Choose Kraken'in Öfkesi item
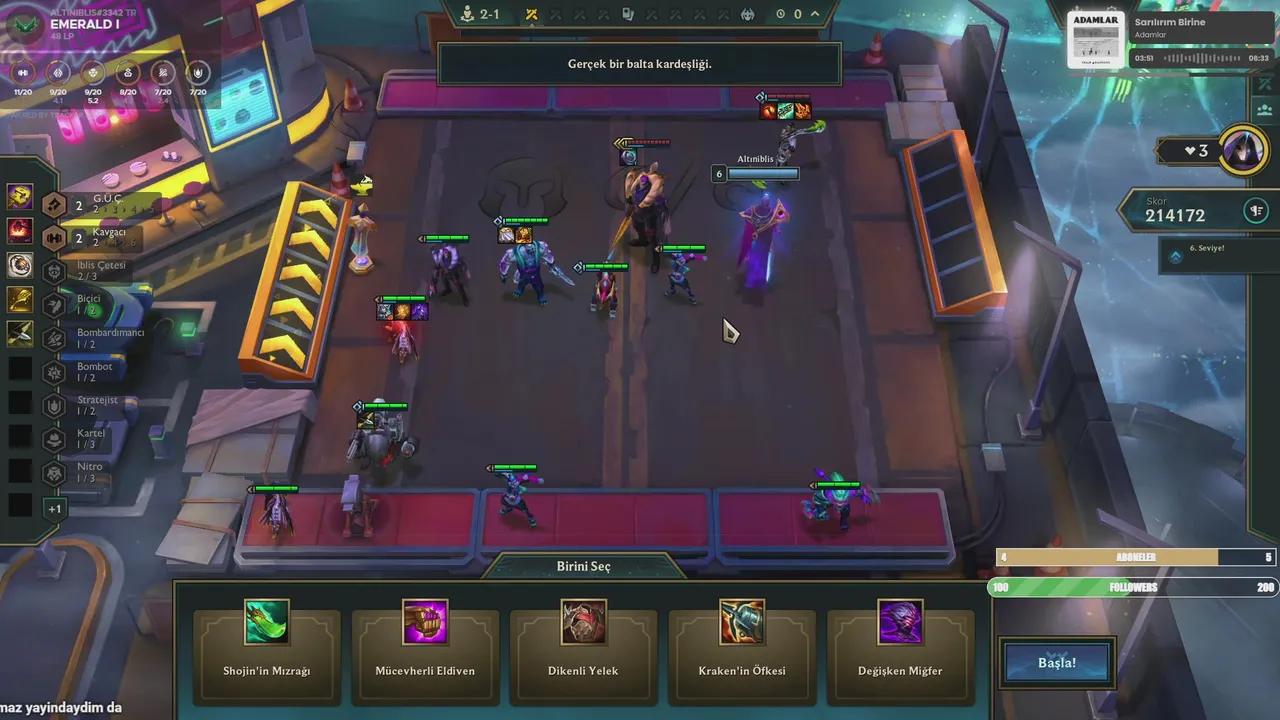The height and width of the screenshot is (720, 1280). click(x=742, y=644)
